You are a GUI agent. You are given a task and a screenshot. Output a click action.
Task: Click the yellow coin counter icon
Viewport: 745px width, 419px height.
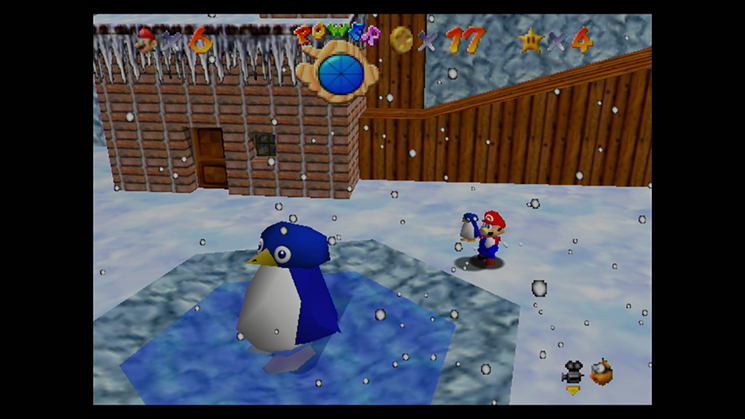click(x=402, y=39)
